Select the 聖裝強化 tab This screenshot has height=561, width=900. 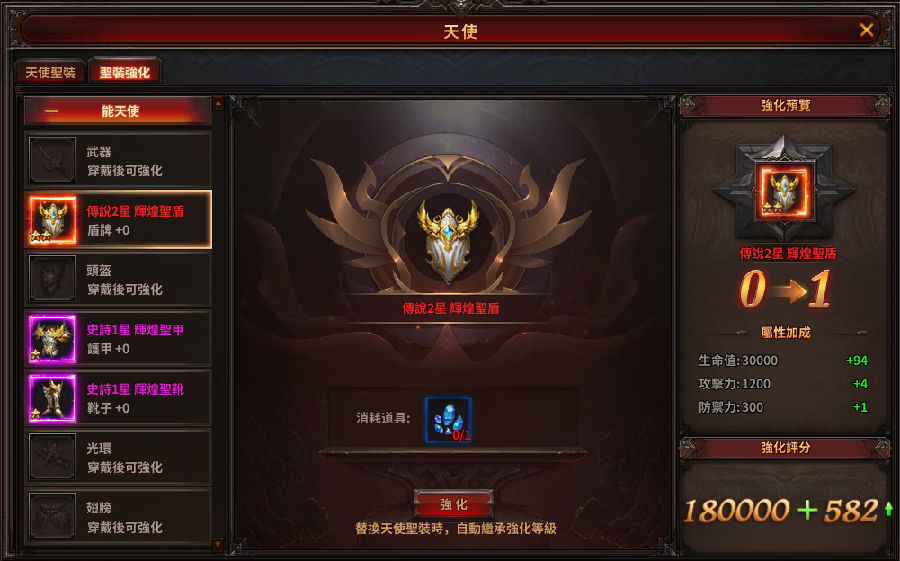pos(124,73)
